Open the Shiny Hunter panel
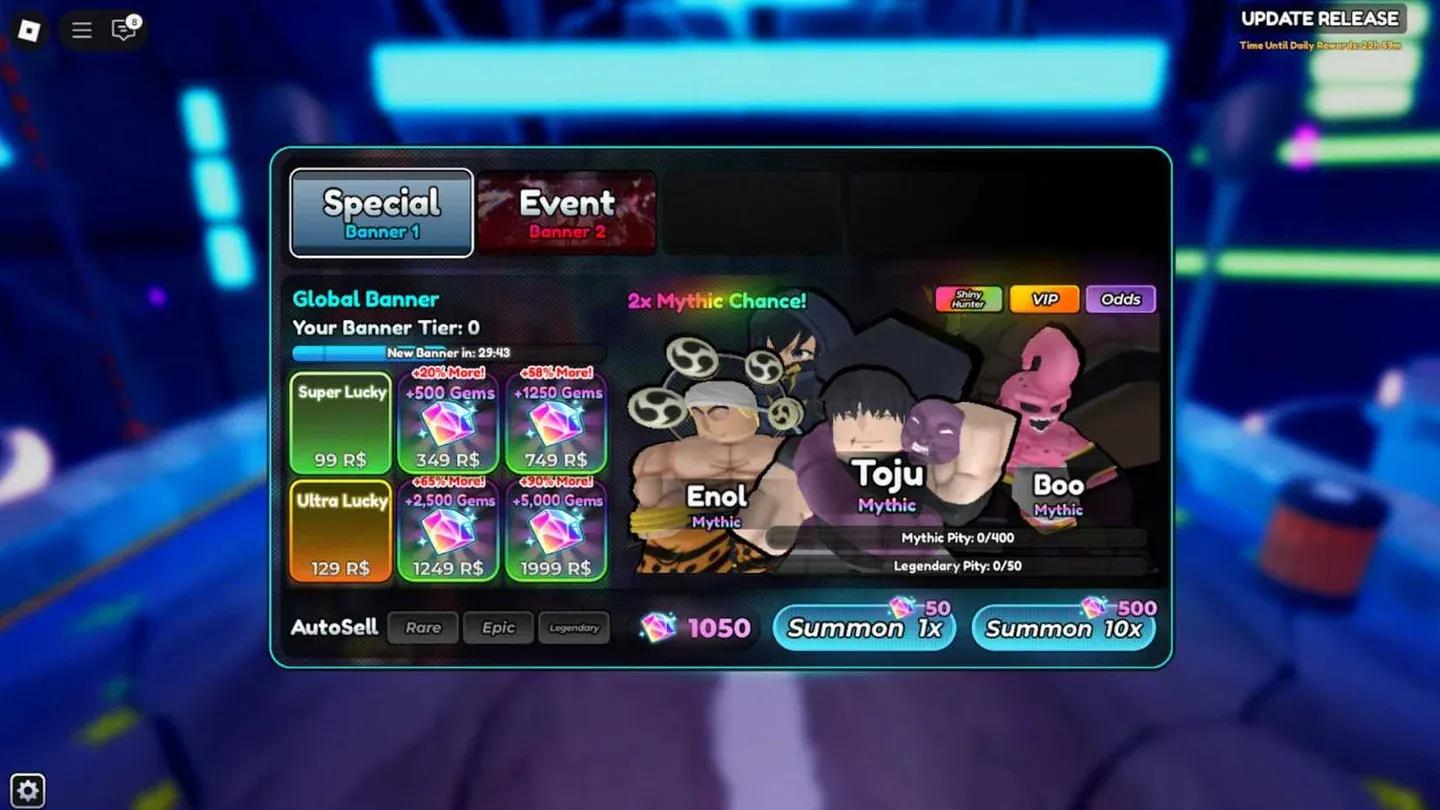Viewport: 1440px width, 810px height. click(x=967, y=298)
